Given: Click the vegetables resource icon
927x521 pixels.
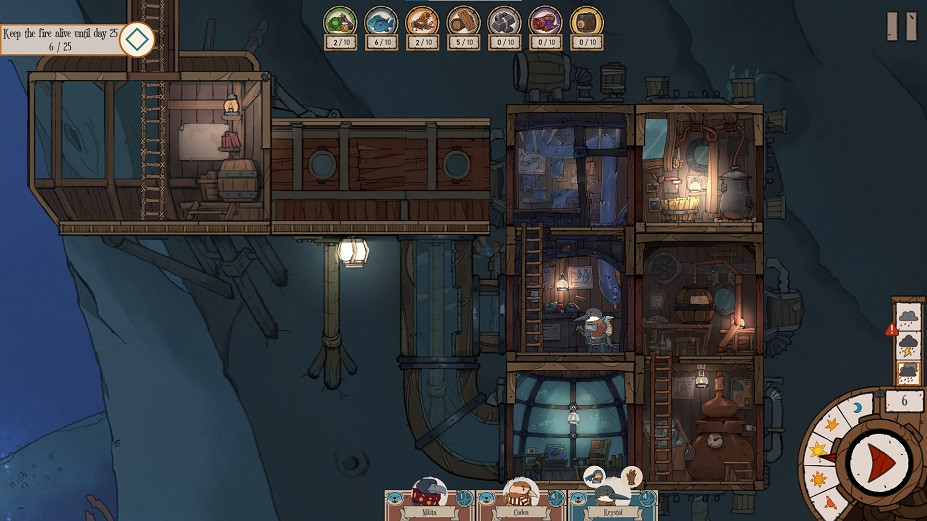Looking at the screenshot, I should 340,20.
